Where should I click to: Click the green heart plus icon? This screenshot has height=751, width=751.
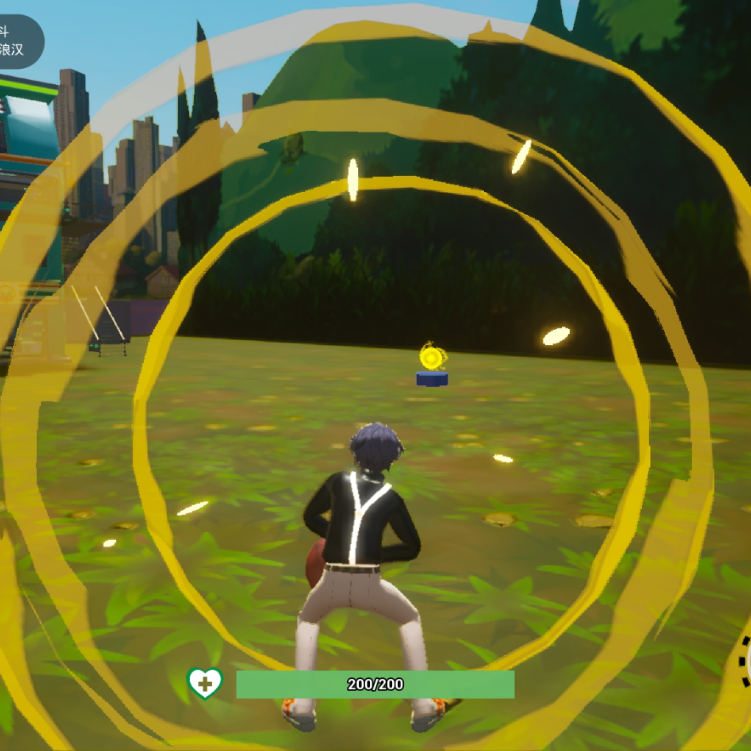pyautogui.click(x=205, y=684)
